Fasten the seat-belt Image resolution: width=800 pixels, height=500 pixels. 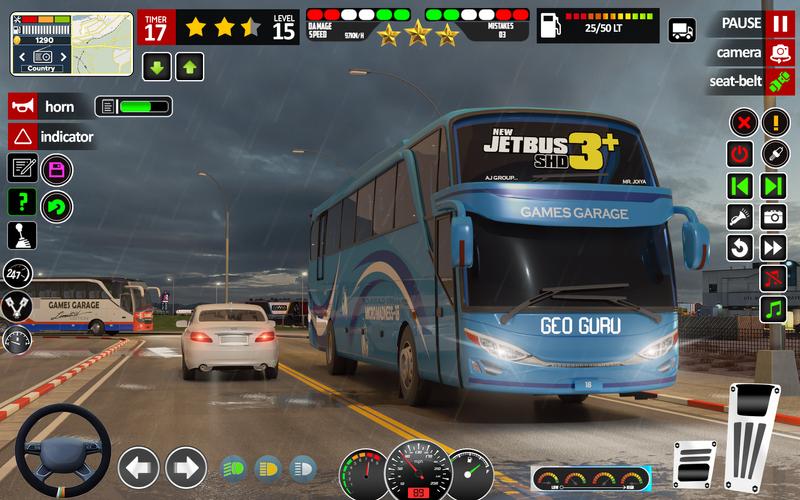[x=779, y=81]
